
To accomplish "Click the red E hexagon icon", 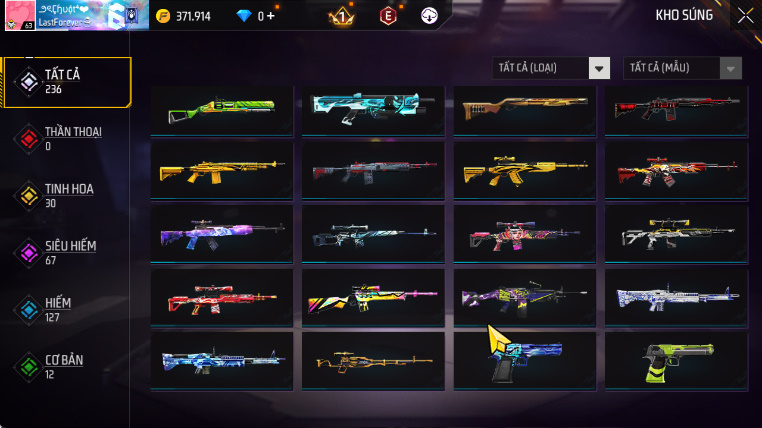I will tap(388, 16).
